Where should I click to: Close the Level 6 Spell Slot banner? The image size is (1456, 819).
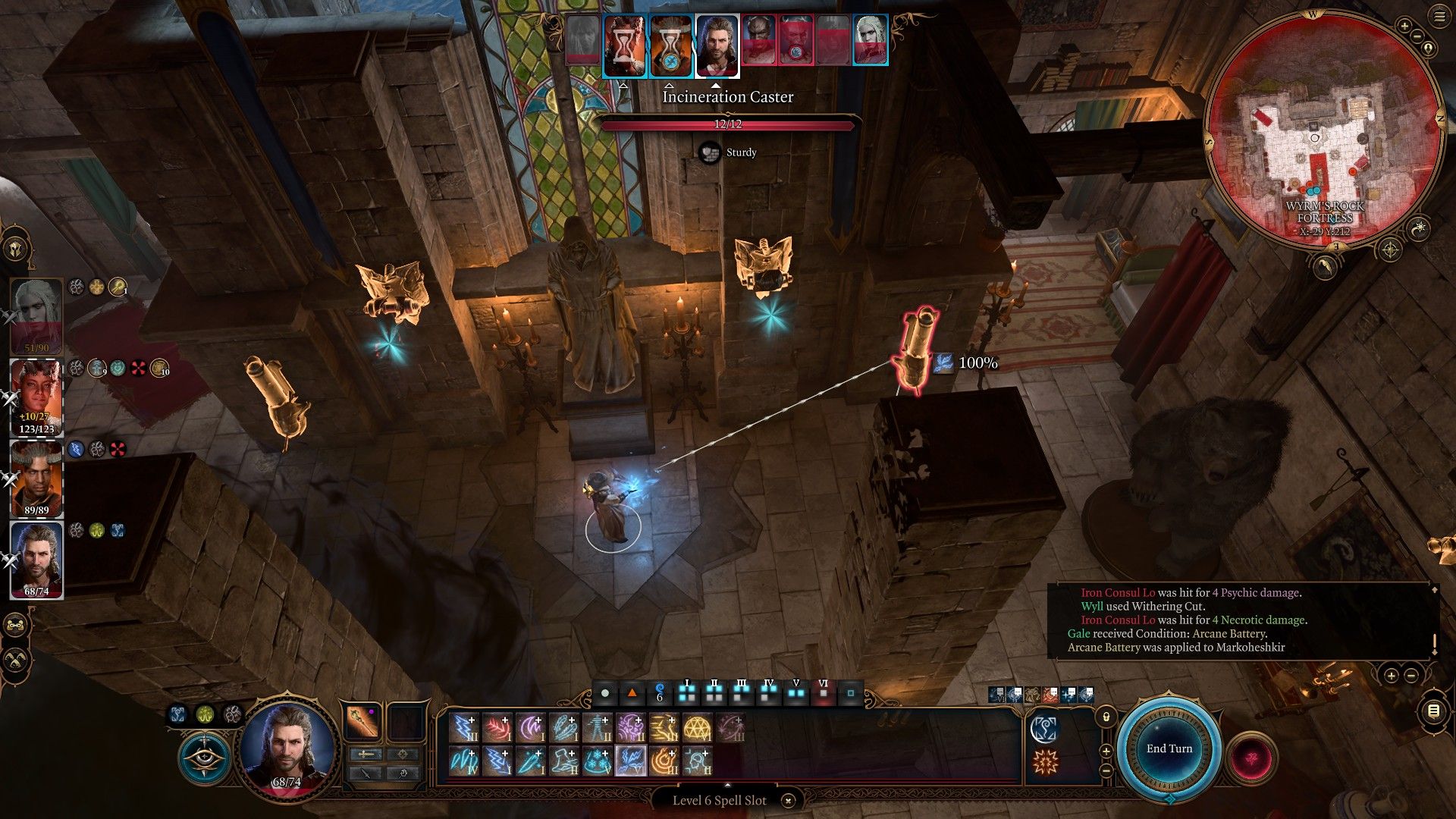point(788,801)
